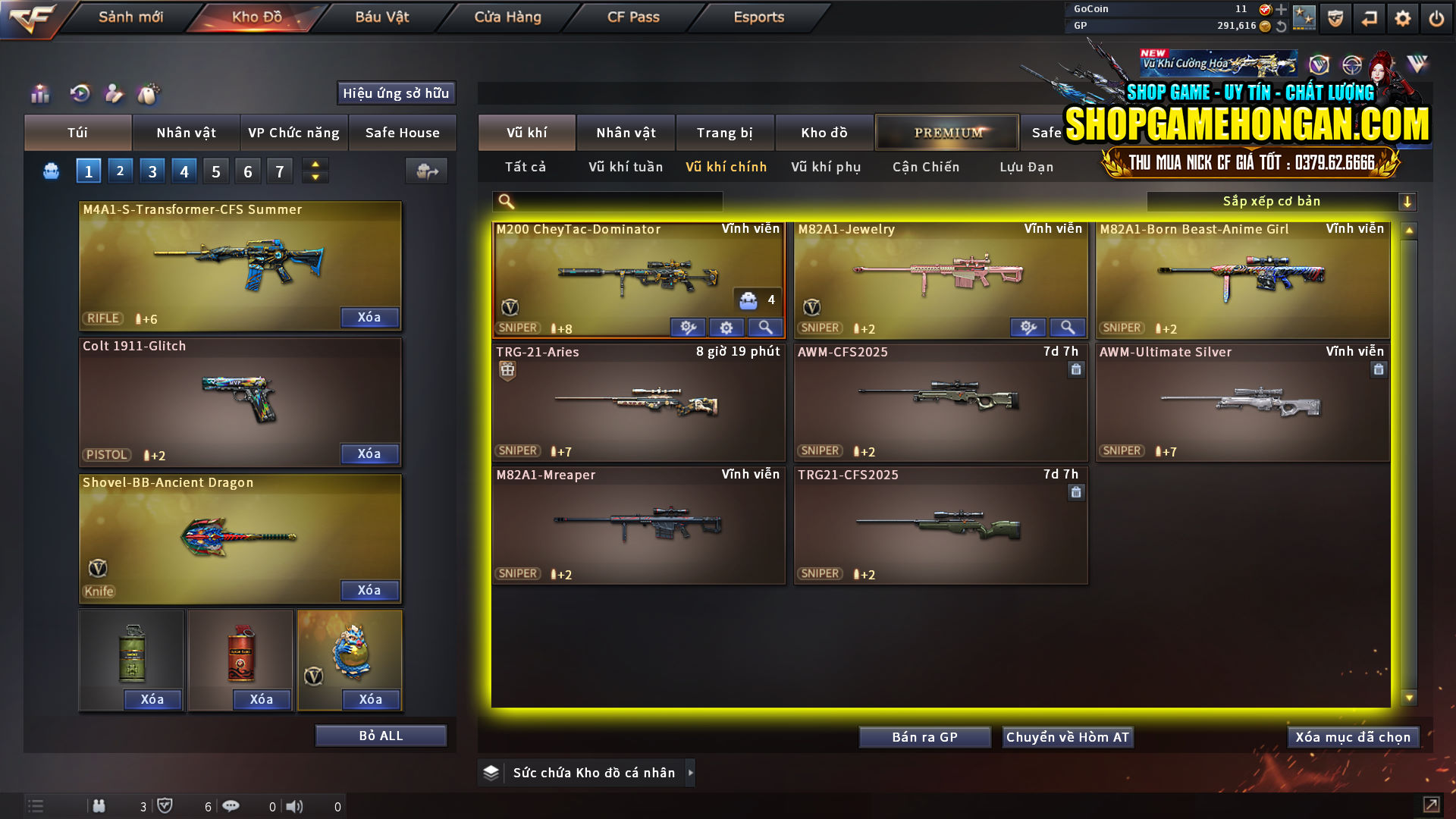This screenshot has width=1456, height=819.
Task: Open the settings gear in the top-right corner
Action: pos(1402,17)
